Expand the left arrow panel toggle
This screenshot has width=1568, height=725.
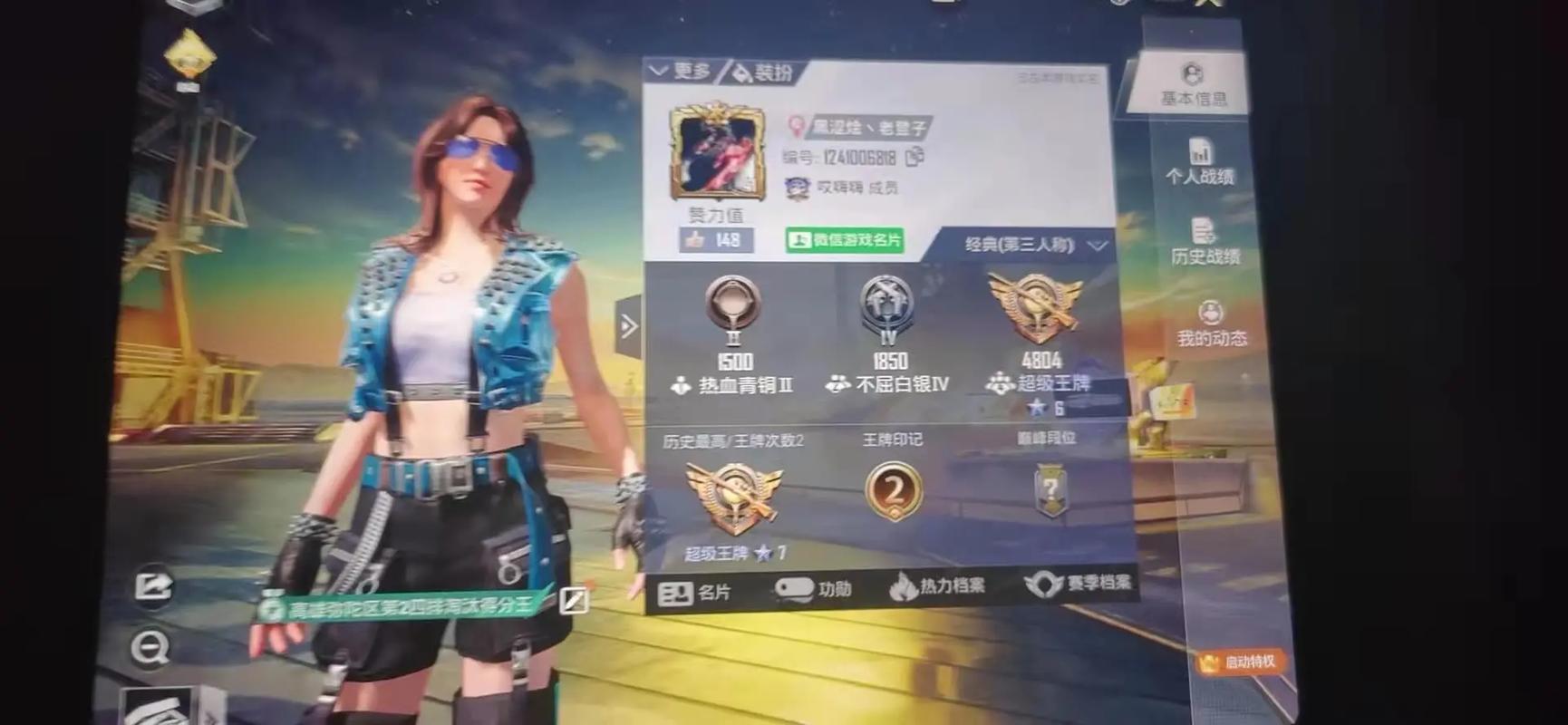point(629,326)
